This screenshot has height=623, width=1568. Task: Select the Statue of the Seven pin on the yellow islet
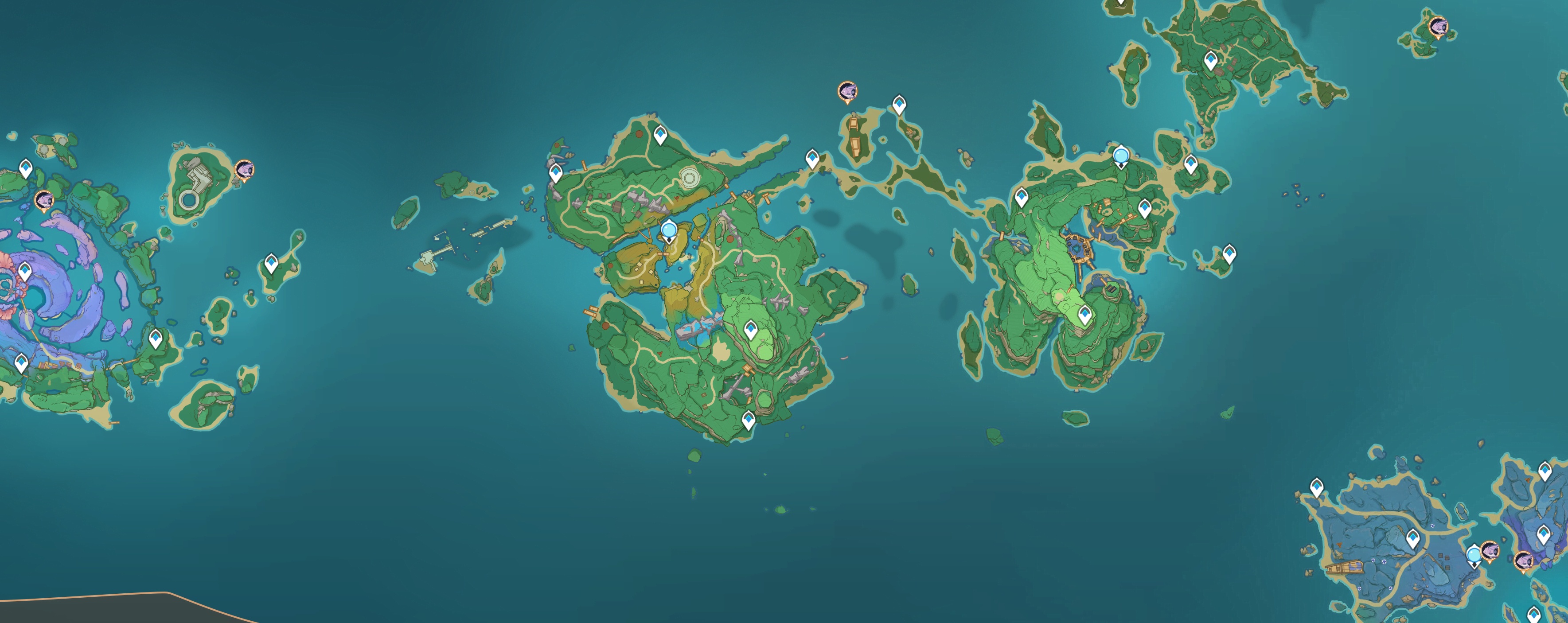[x=669, y=230]
